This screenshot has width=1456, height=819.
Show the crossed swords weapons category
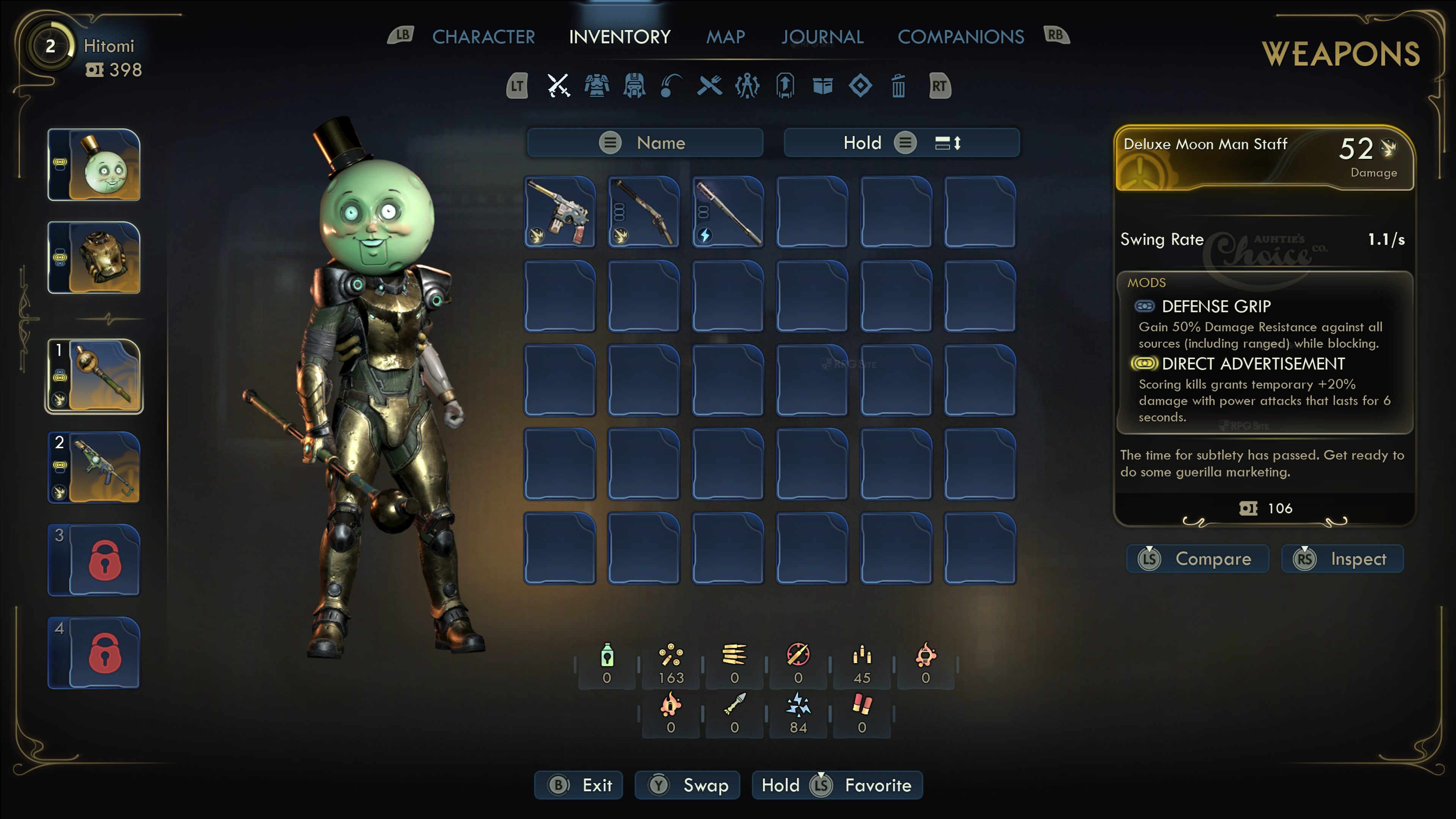click(559, 86)
